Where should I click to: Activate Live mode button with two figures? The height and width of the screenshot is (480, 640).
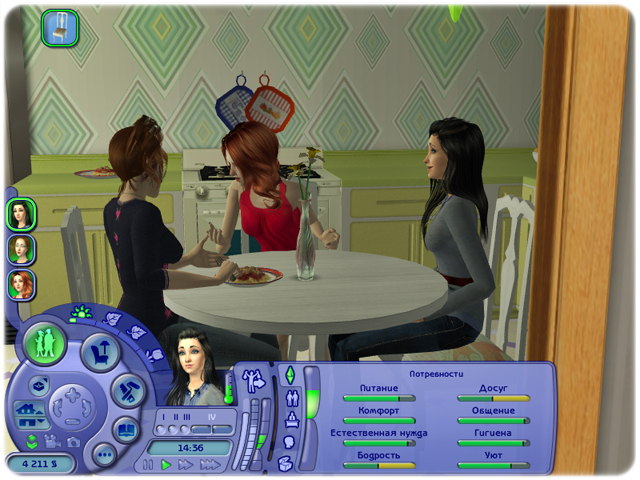coord(45,344)
